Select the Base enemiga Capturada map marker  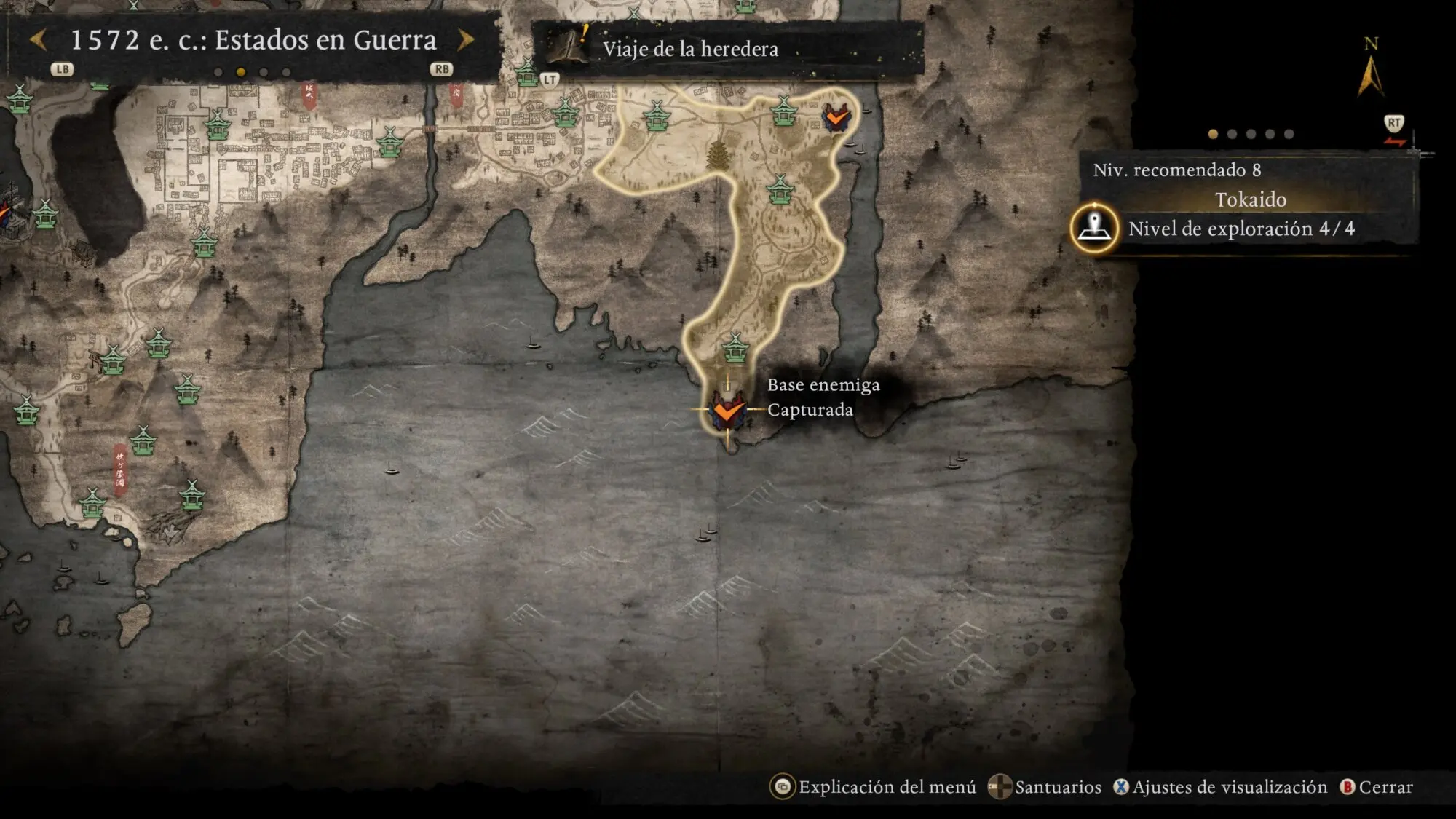(x=727, y=410)
